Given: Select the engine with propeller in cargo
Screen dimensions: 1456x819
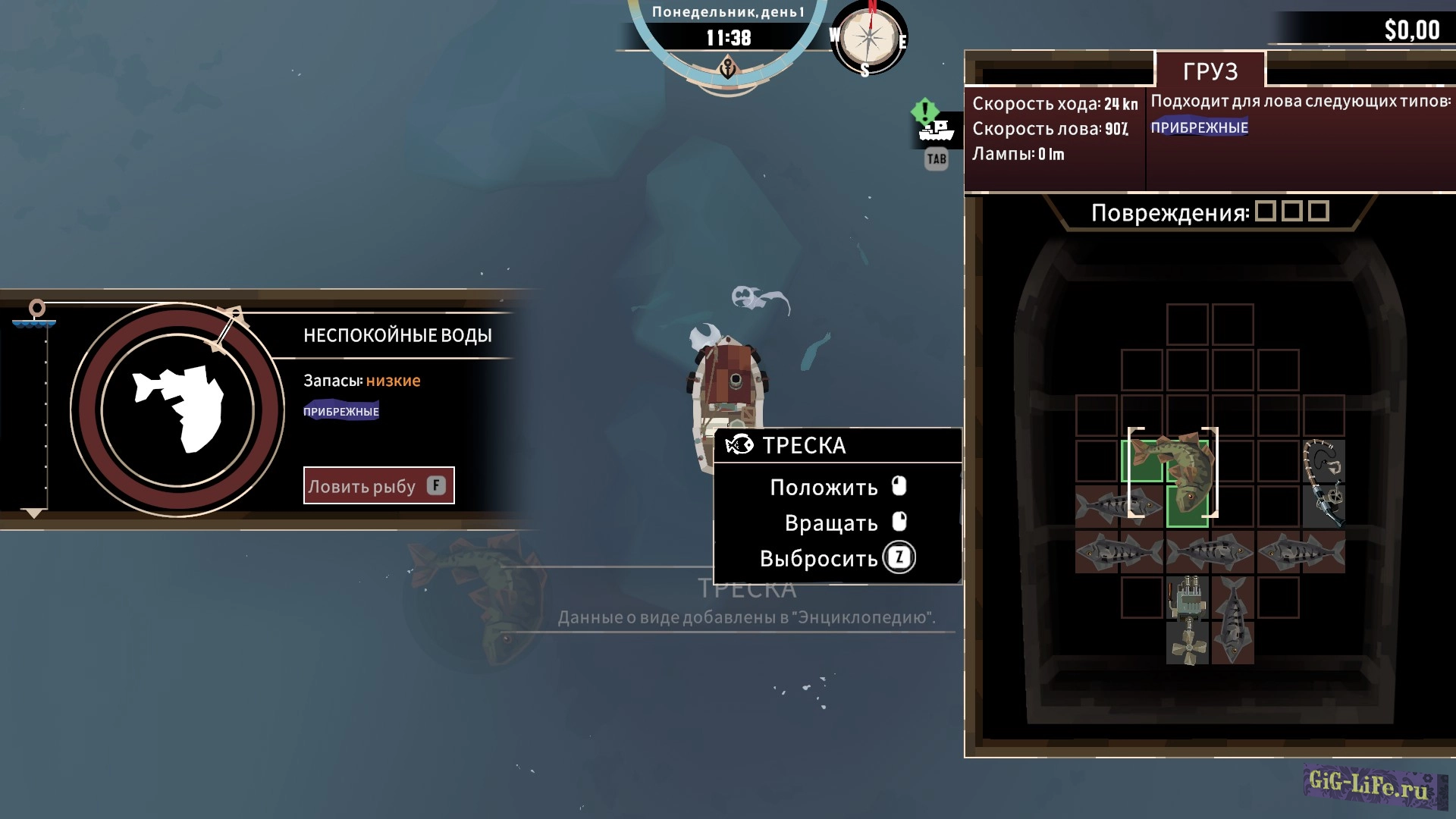Looking at the screenshot, I should [x=1188, y=620].
